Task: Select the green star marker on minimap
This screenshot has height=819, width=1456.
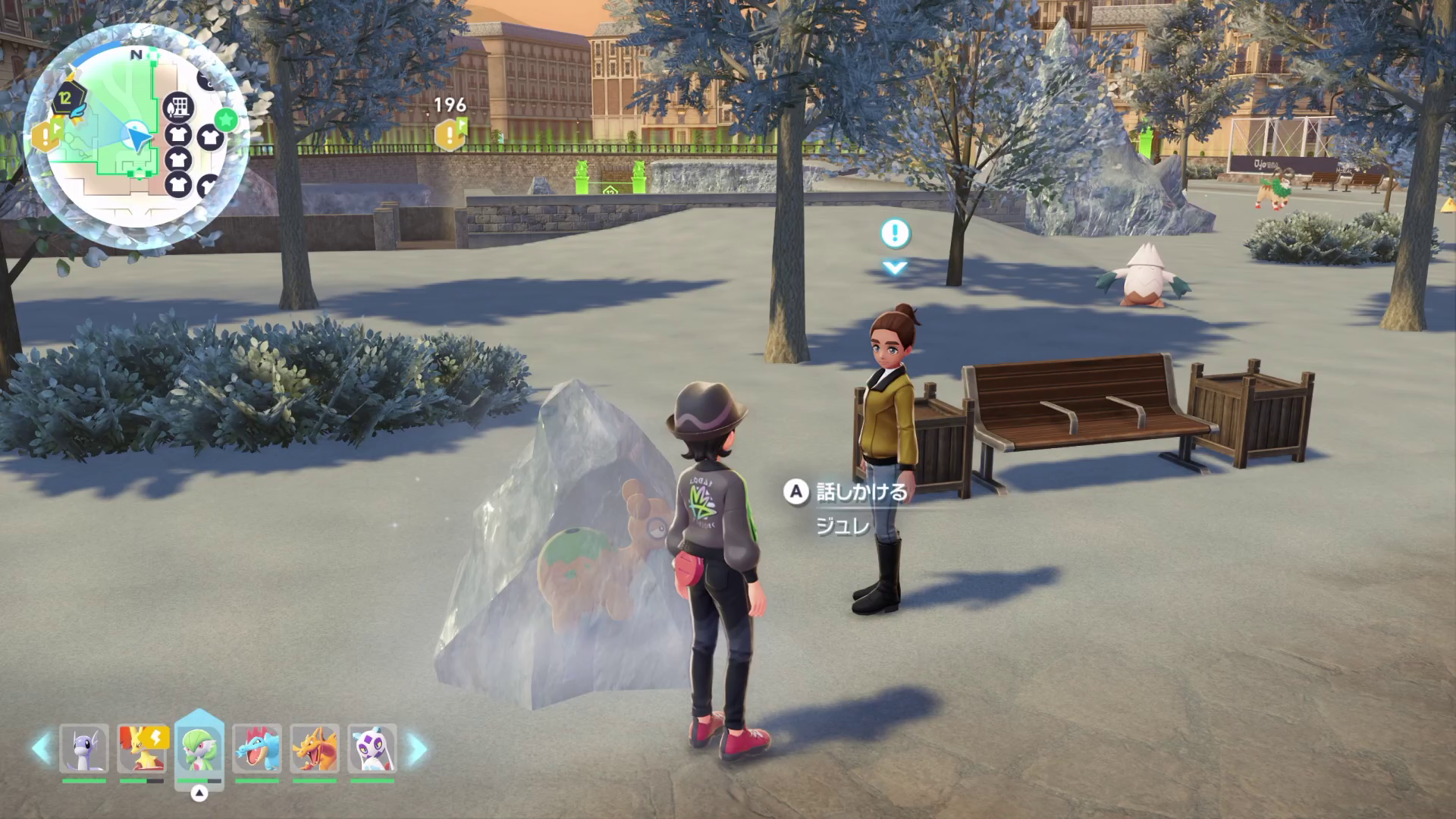Action: (226, 119)
